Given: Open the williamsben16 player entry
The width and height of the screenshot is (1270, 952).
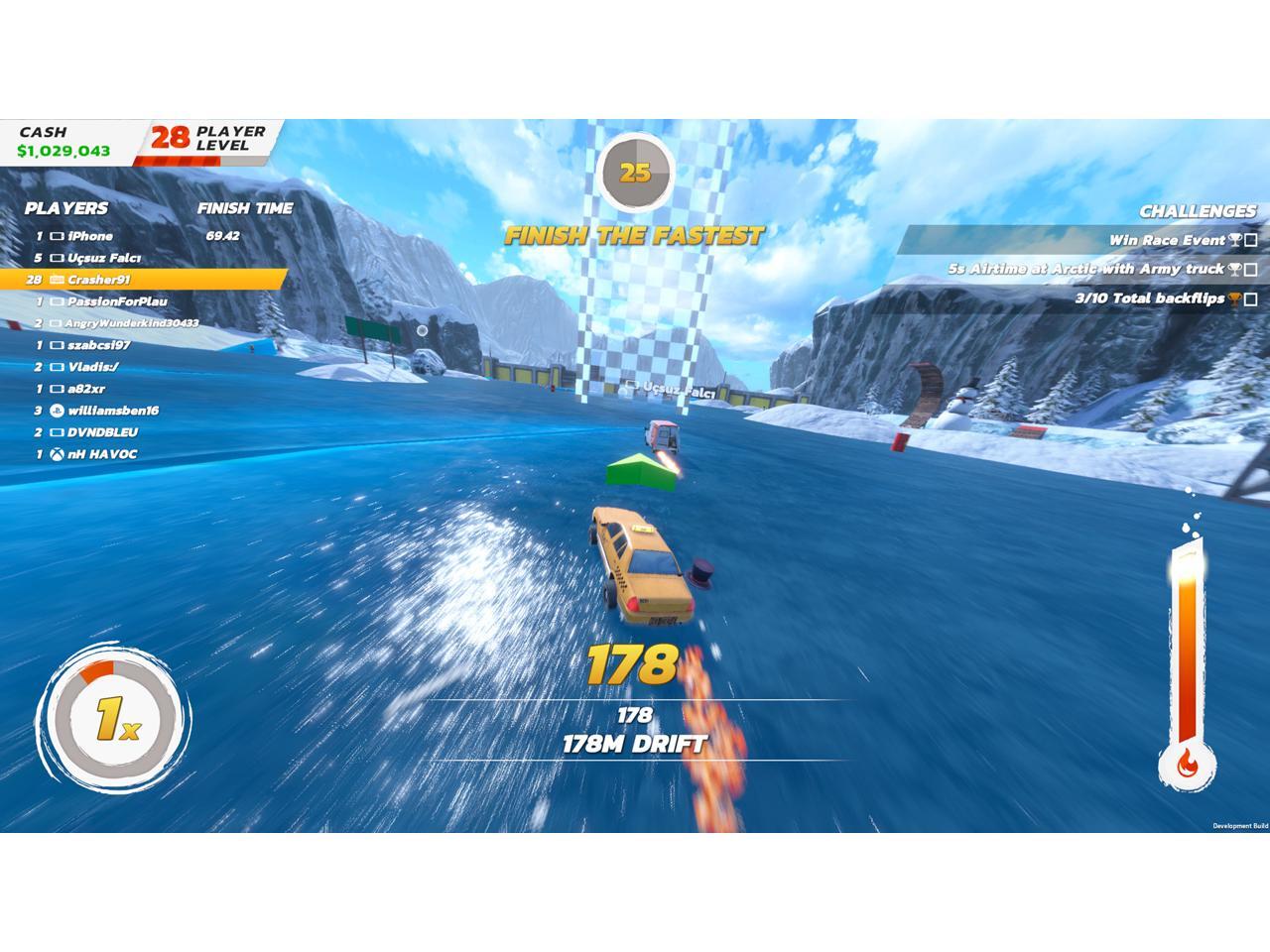Looking at the screenshot, I should (113, 411).
